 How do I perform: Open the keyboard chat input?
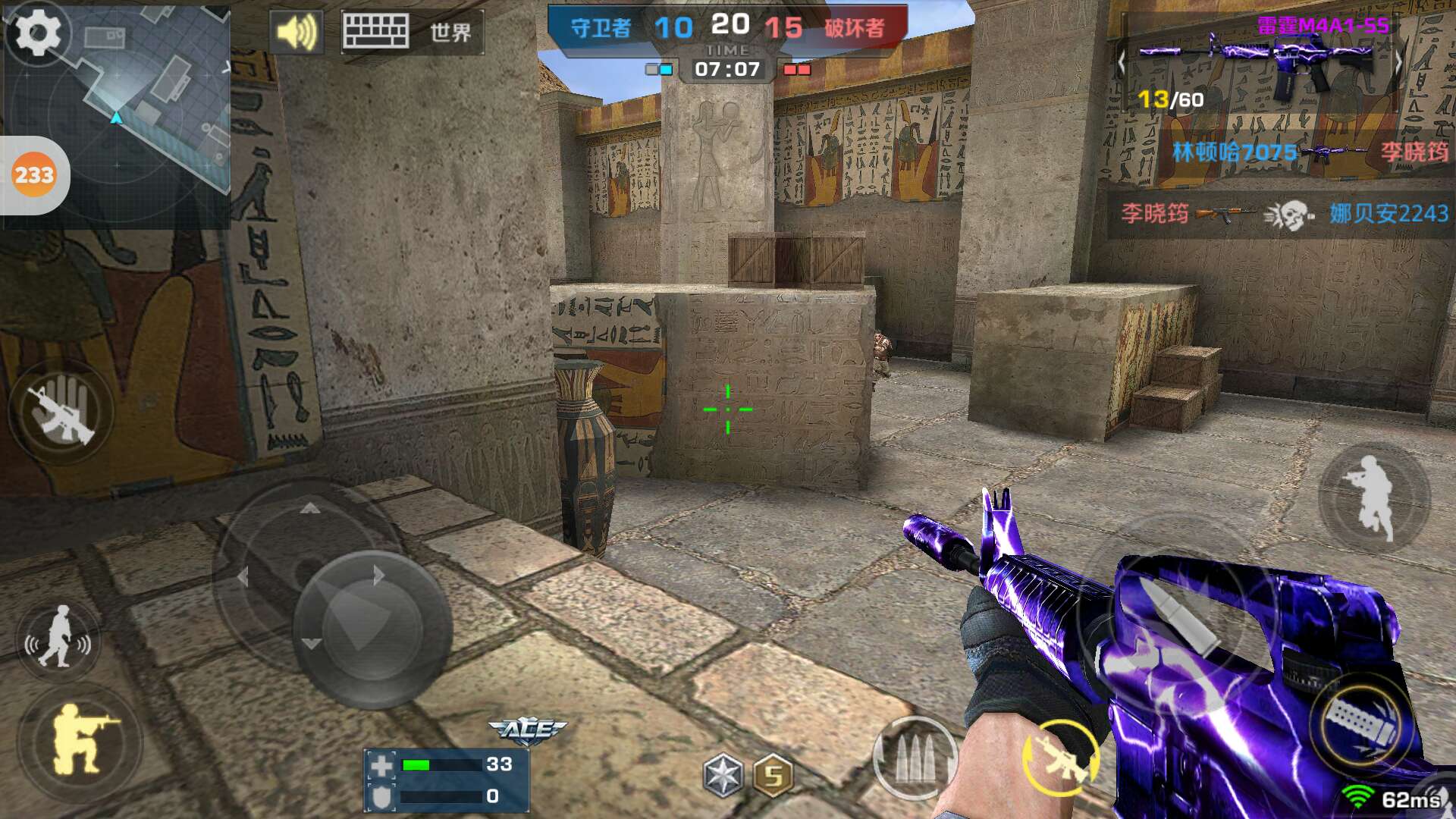(x=375, y=33)
